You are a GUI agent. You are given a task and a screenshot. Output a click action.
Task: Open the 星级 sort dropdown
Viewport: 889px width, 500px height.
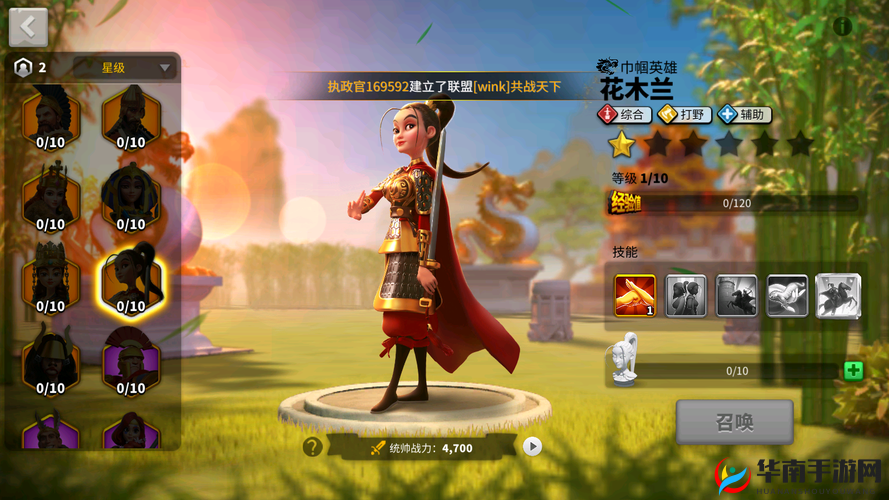(138, 68)
